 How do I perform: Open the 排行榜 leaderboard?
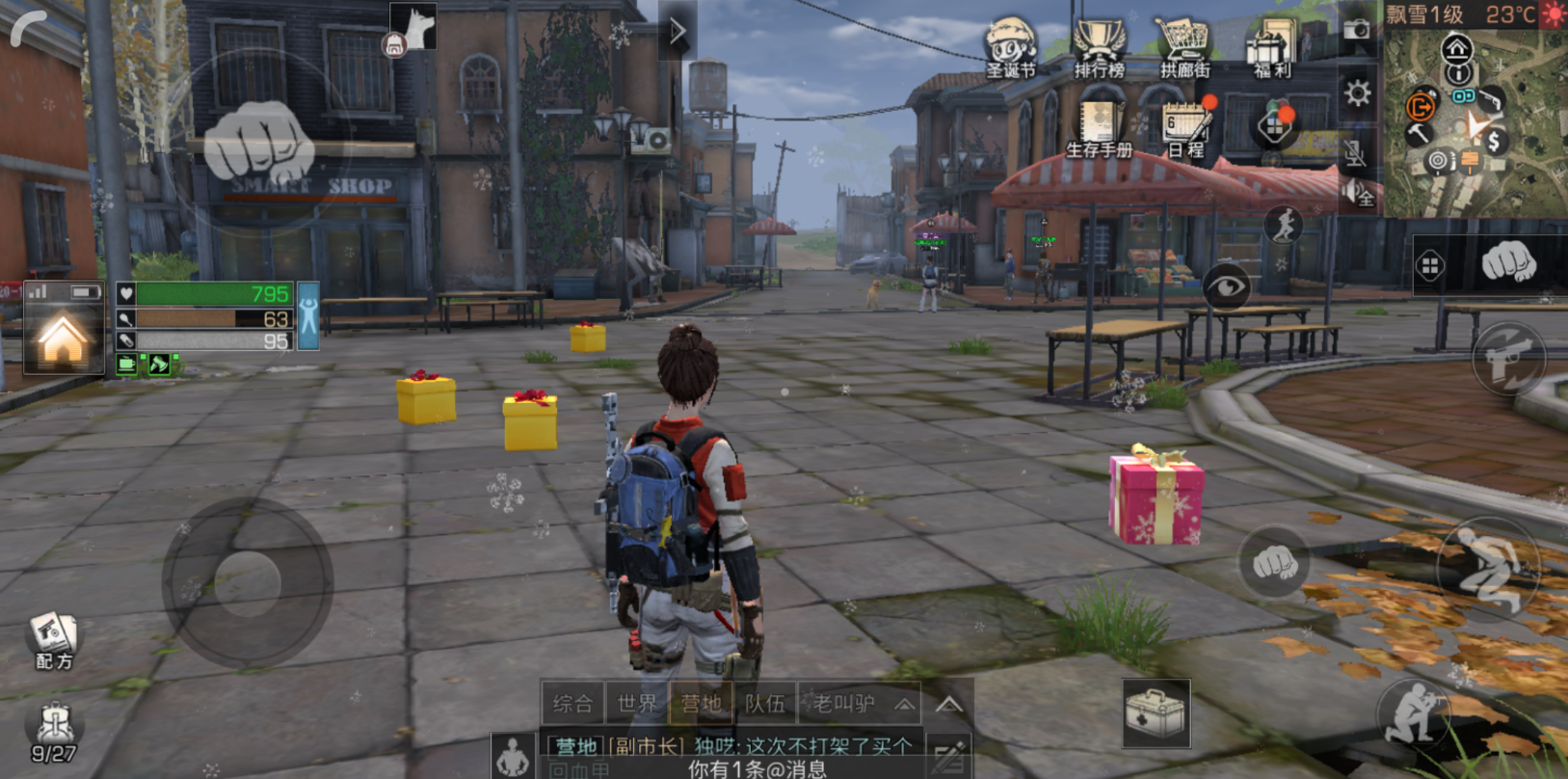[1099, 47]
